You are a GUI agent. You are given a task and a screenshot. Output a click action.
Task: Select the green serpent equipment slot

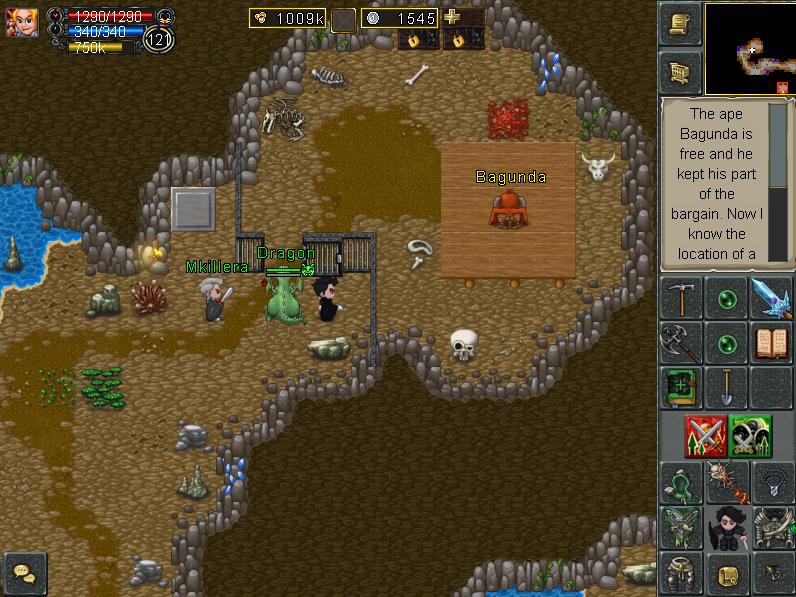click(680, 483)
